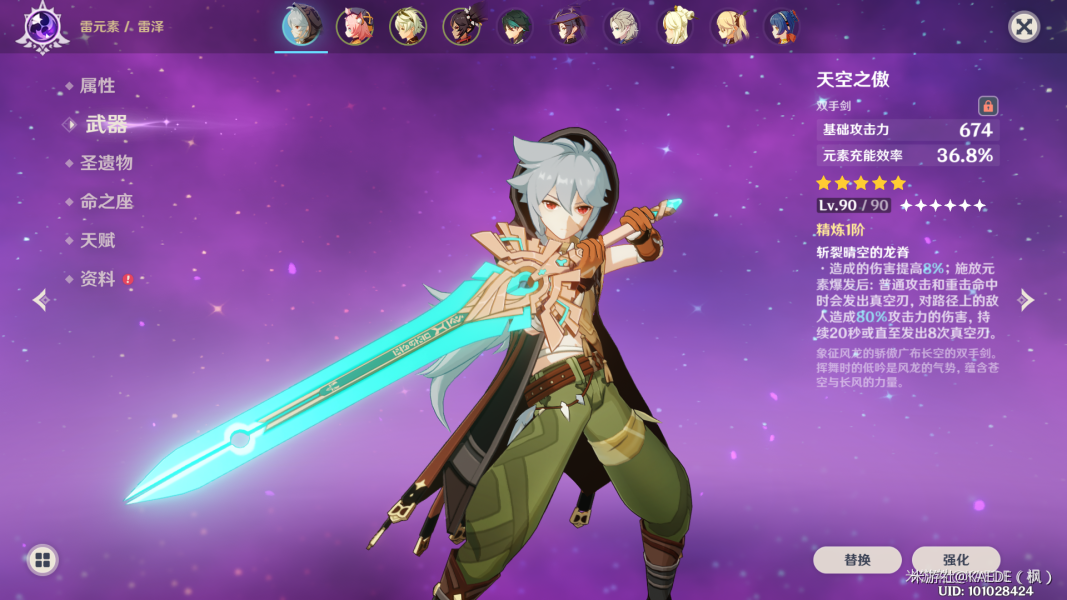Select Razor's hooded portrait
The width and height of the screenshot is (1067, 600).
coord(301,26)
